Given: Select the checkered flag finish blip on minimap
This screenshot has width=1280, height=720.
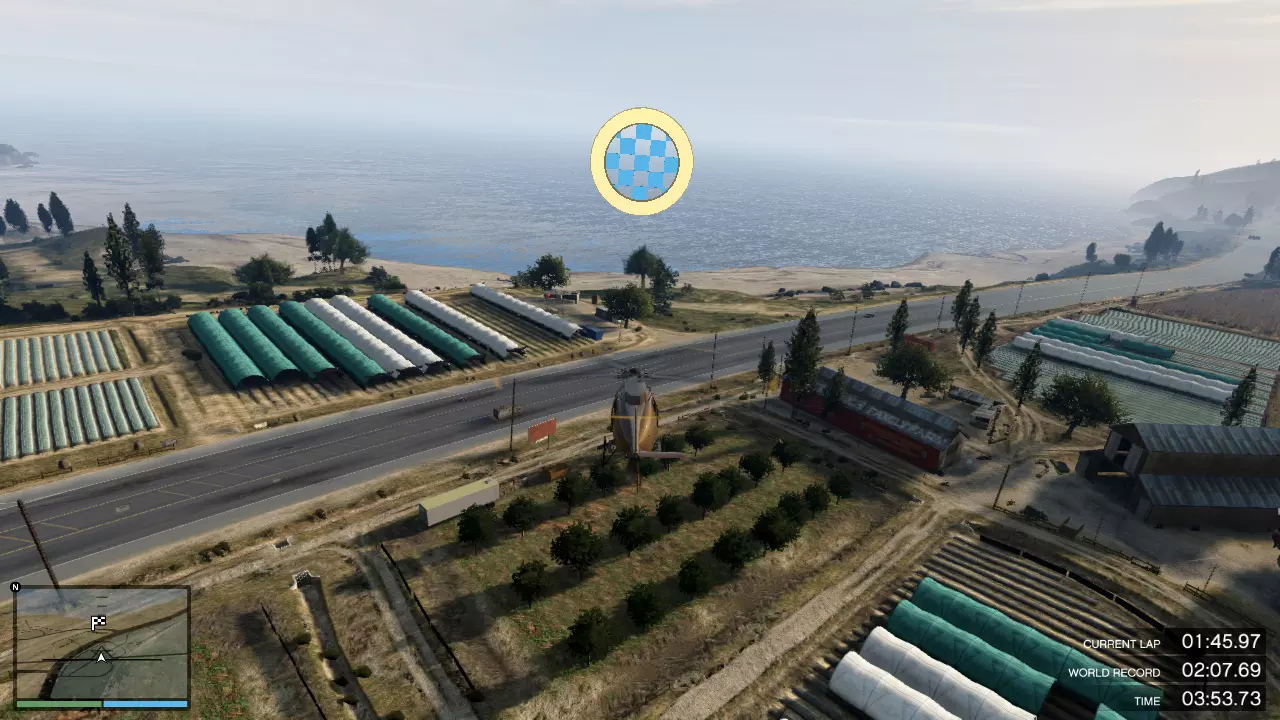Looking at the screenshot, I should click(98, 621).
